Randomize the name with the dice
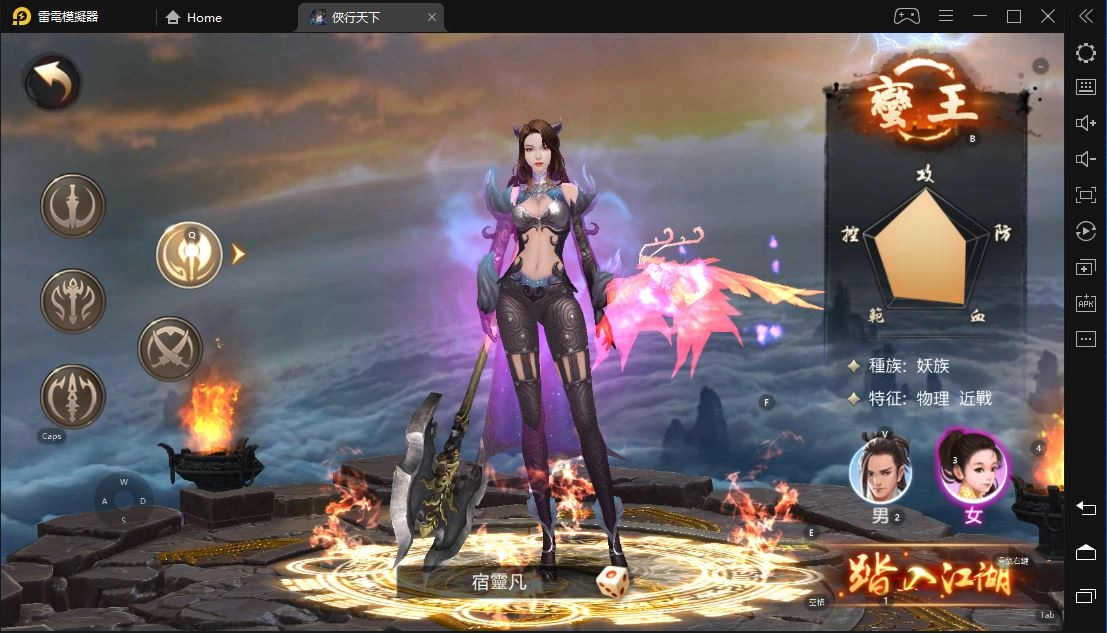1107x633 pixels. click(612, 582)
